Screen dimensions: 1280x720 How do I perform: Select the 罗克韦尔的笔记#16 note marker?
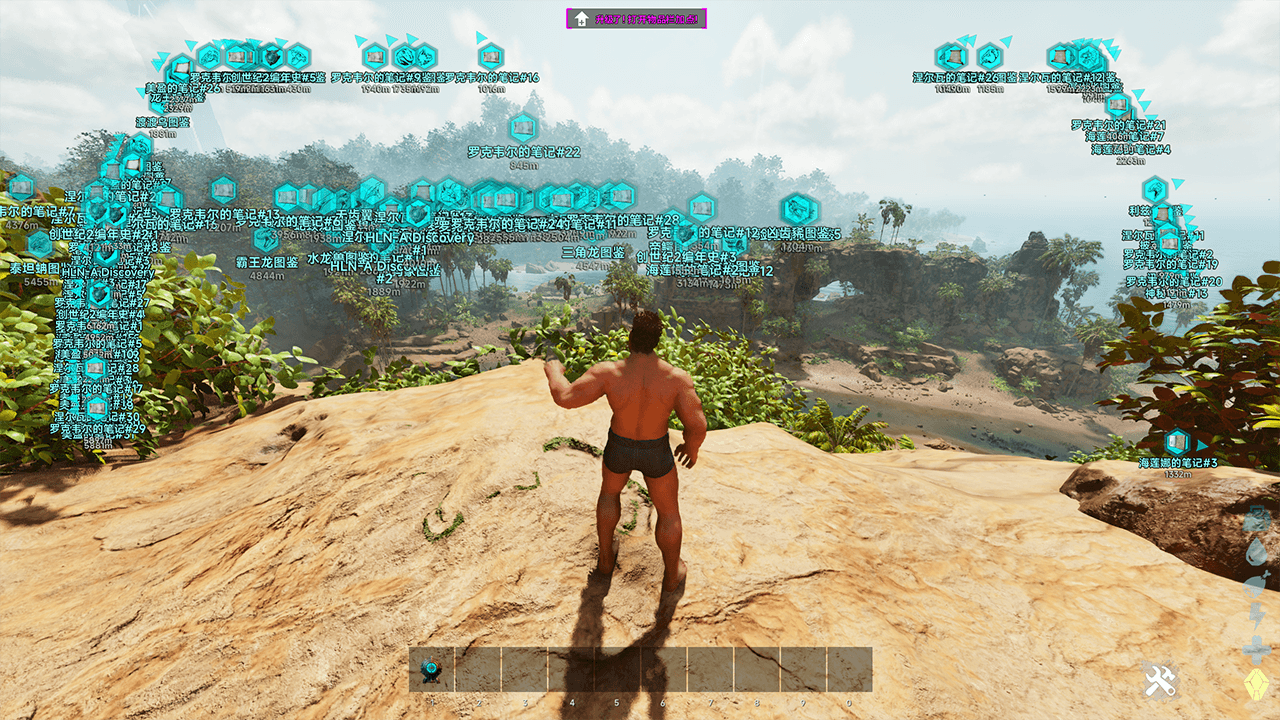pos(491,57)
